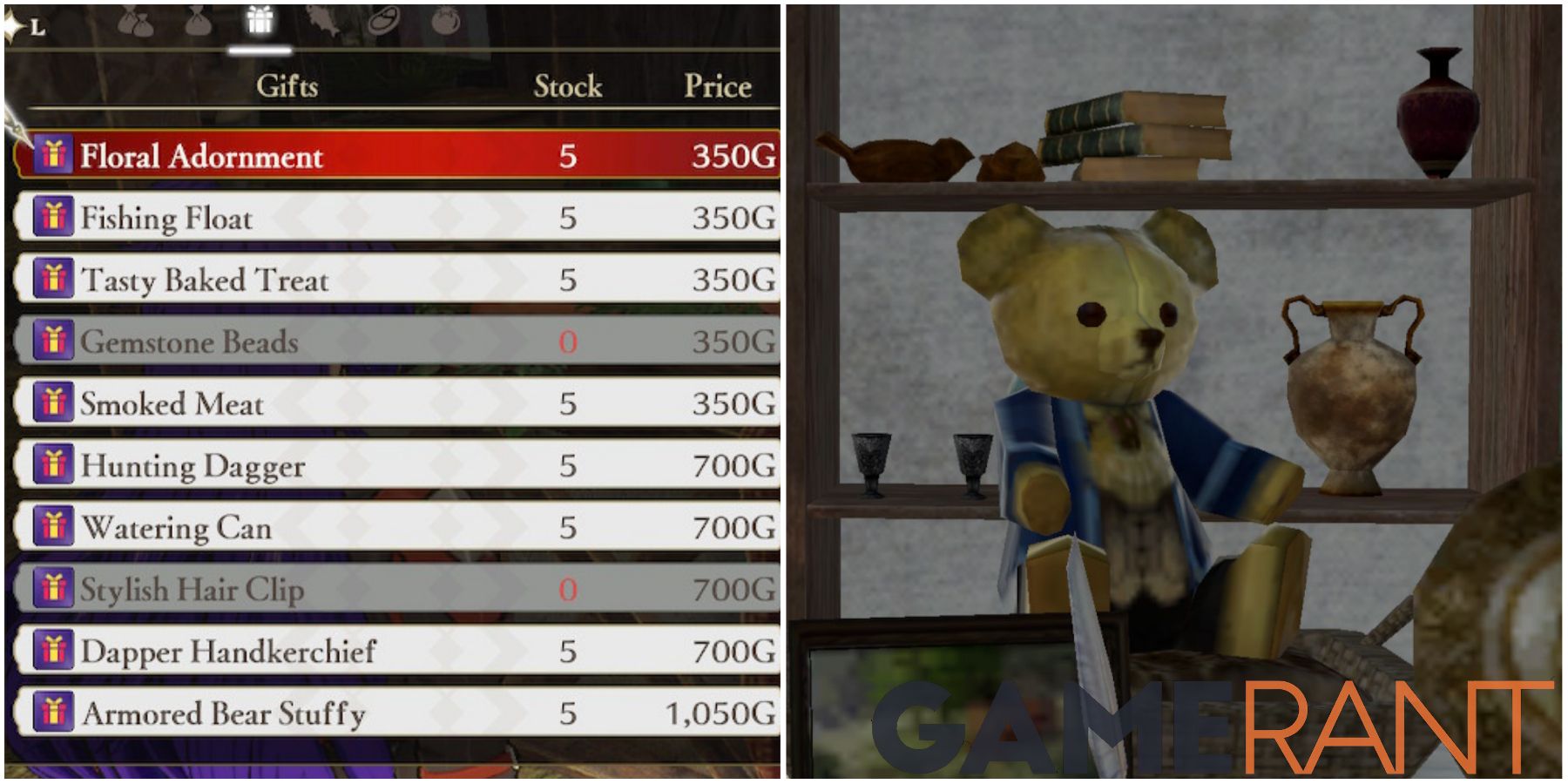
Task: Open the ingredient plate category icon
Action: pyautogui.click(x=383, y=21)
